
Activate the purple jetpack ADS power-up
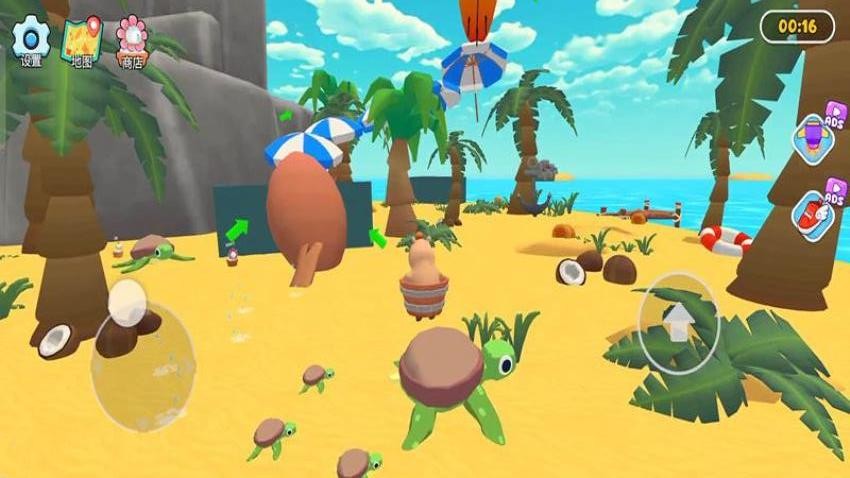click(814, 138)
